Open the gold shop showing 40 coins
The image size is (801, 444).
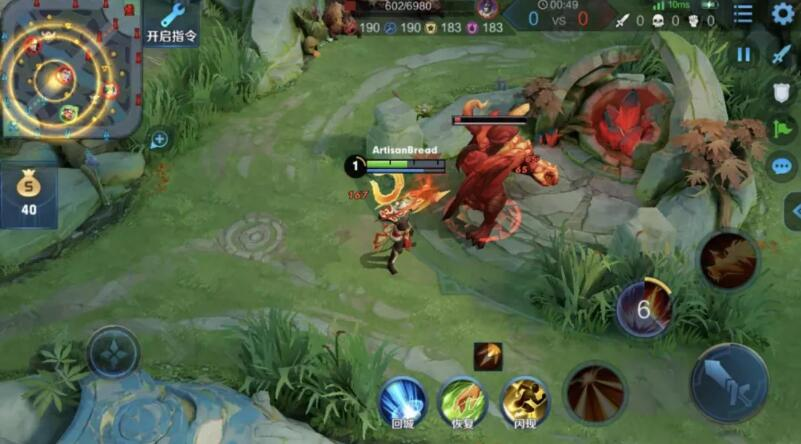(28, 196)
